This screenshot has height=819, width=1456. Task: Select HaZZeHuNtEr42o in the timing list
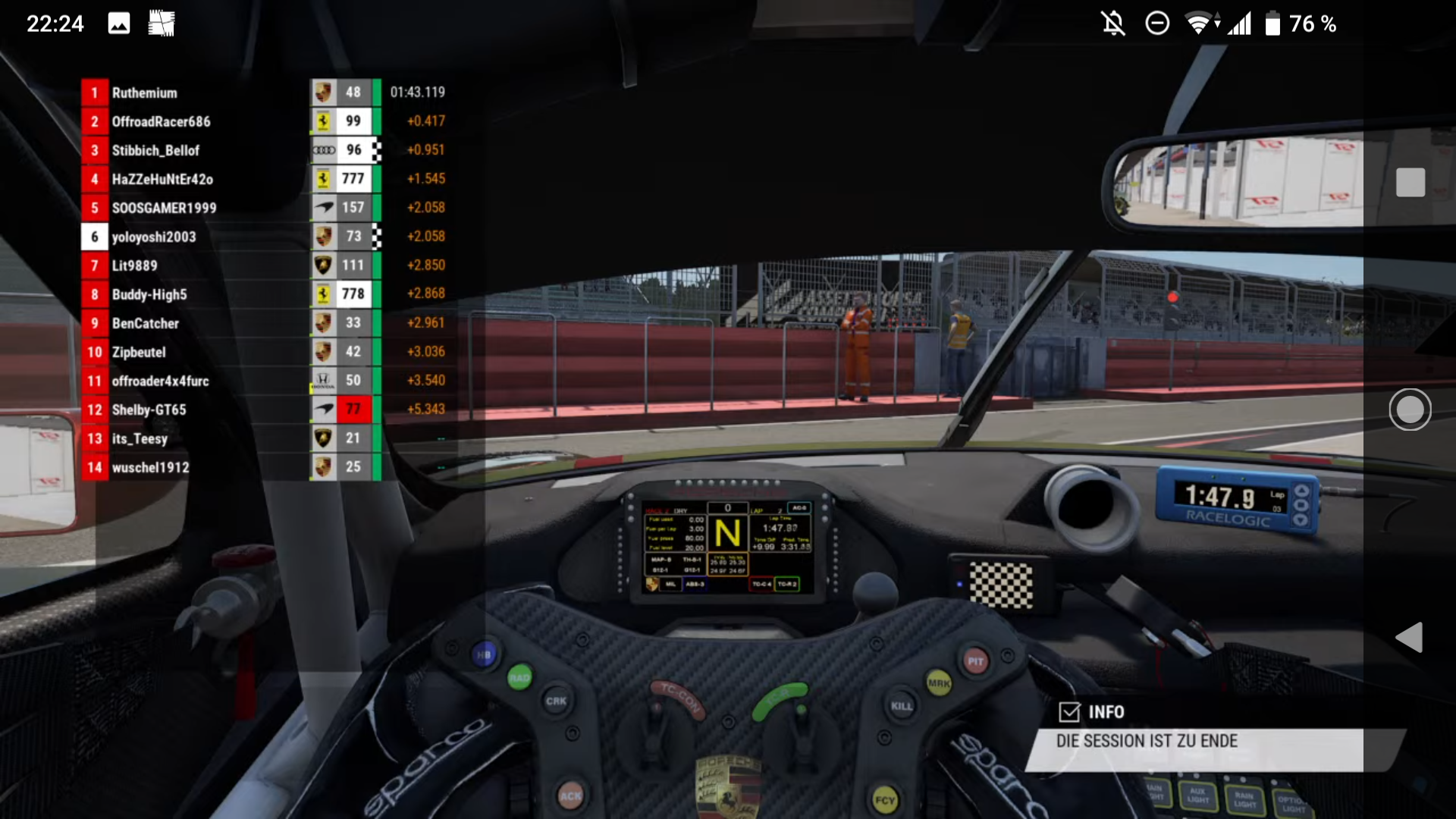[x=162, y=179]
